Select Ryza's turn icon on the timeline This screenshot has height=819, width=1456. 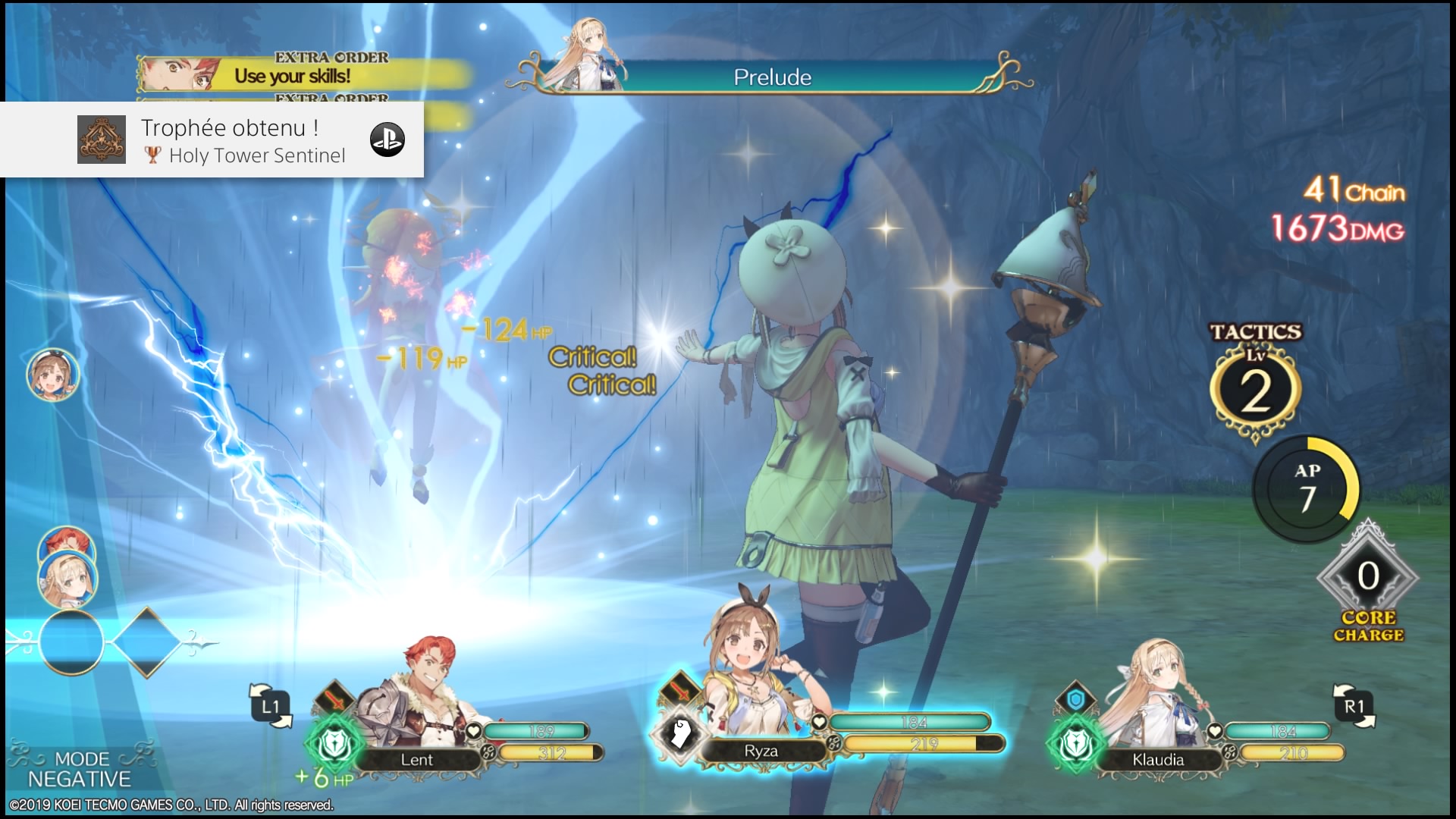(x=53, y=375)
